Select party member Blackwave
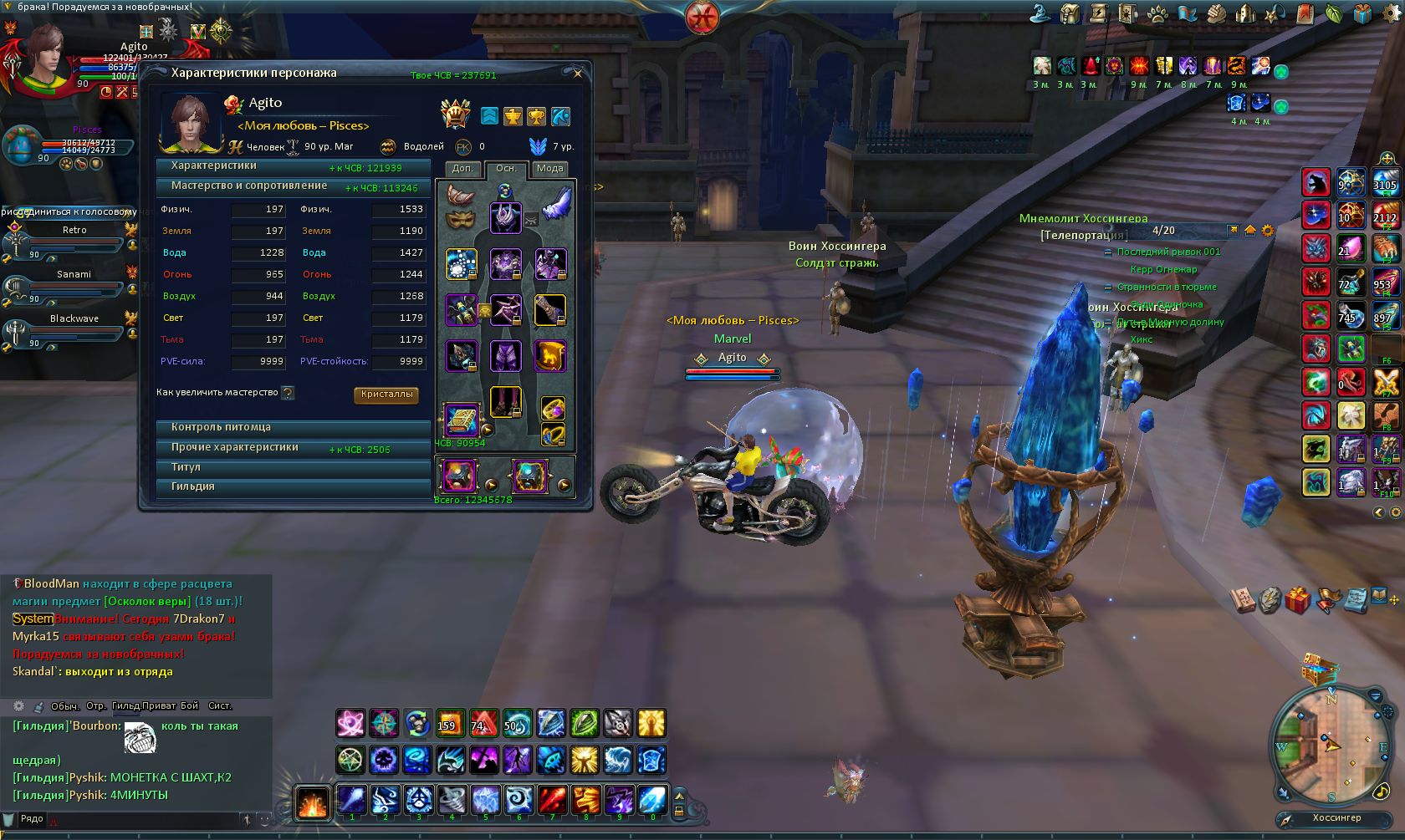Image resolution: width=1405 pixels, height=840 pixels. (x=74, y=319)
